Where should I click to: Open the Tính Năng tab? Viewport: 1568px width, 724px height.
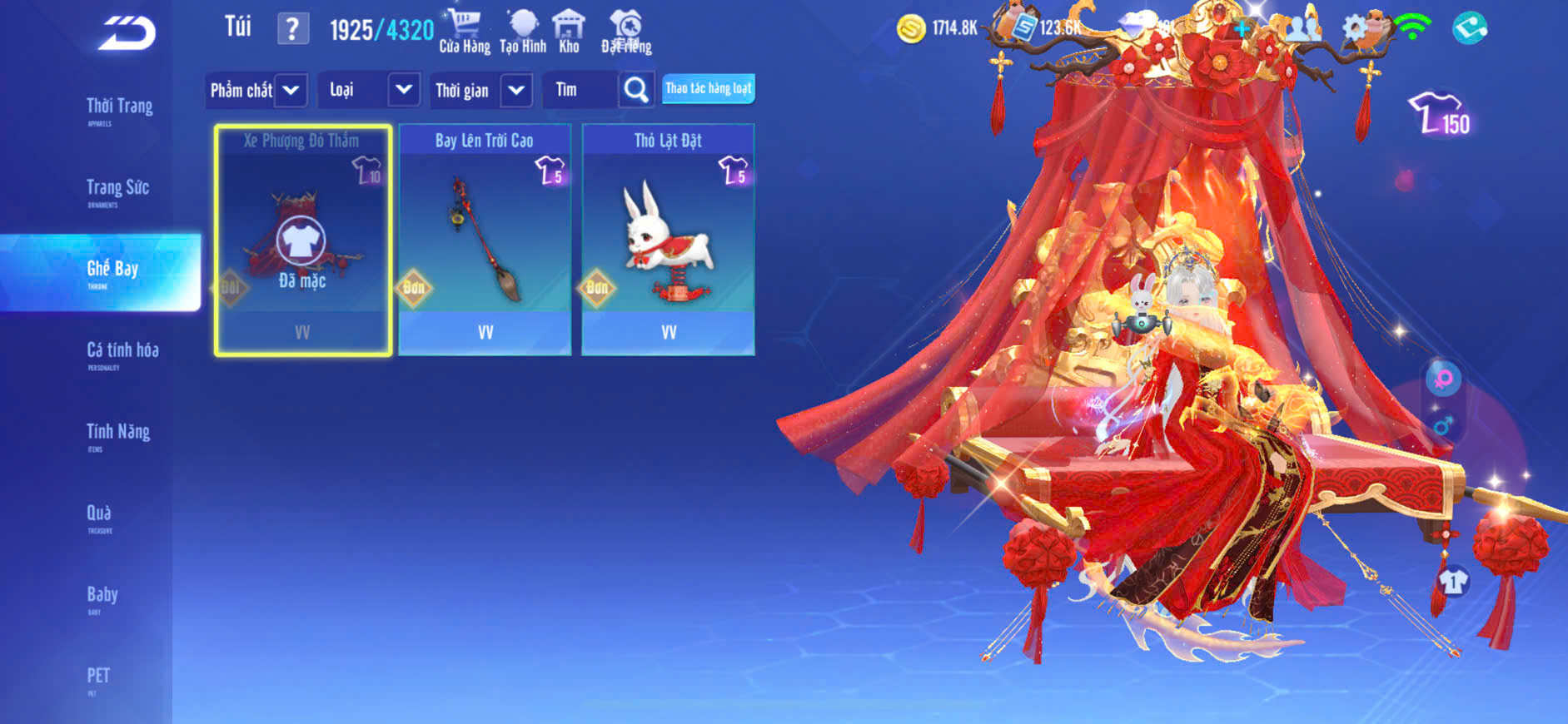coord(118,434)
